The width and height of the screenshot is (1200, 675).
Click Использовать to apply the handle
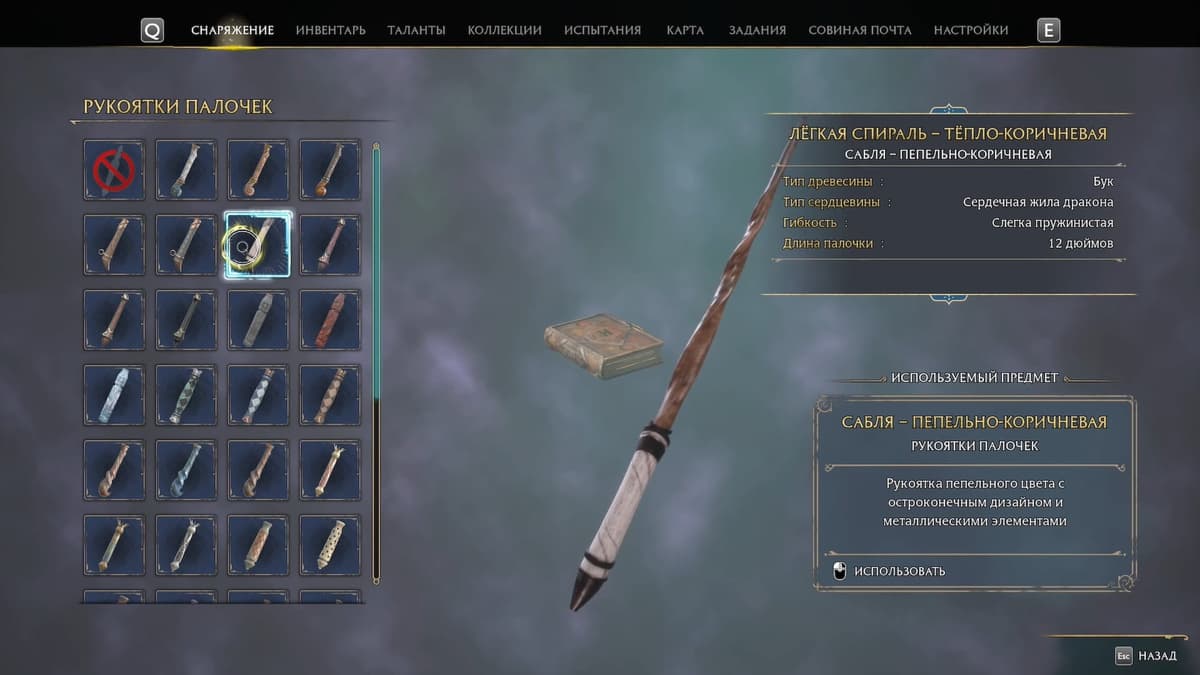(x=899, y=571)
